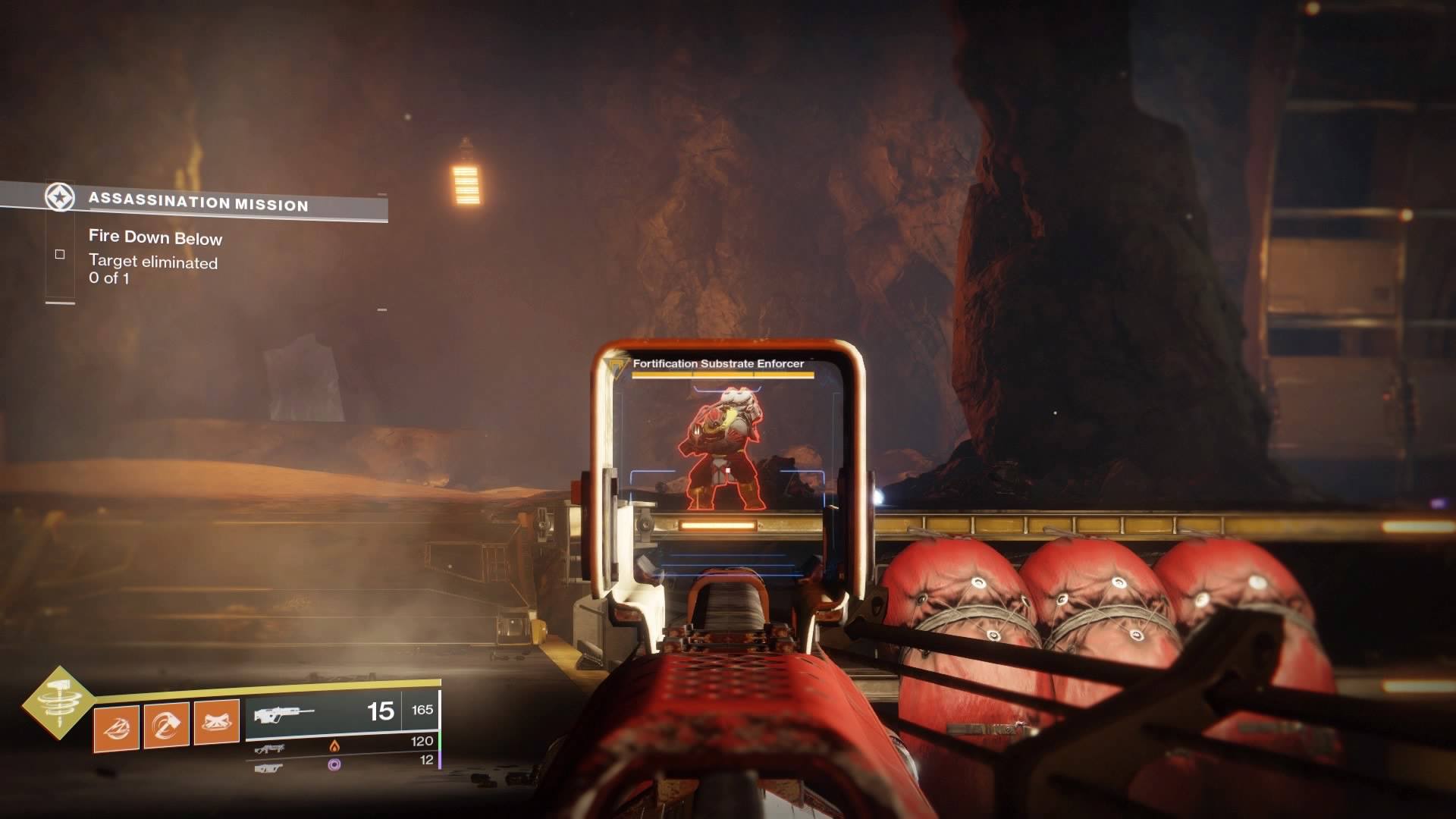
Task: Use the orange grenade ability icon
Action: tap(116, 728)
